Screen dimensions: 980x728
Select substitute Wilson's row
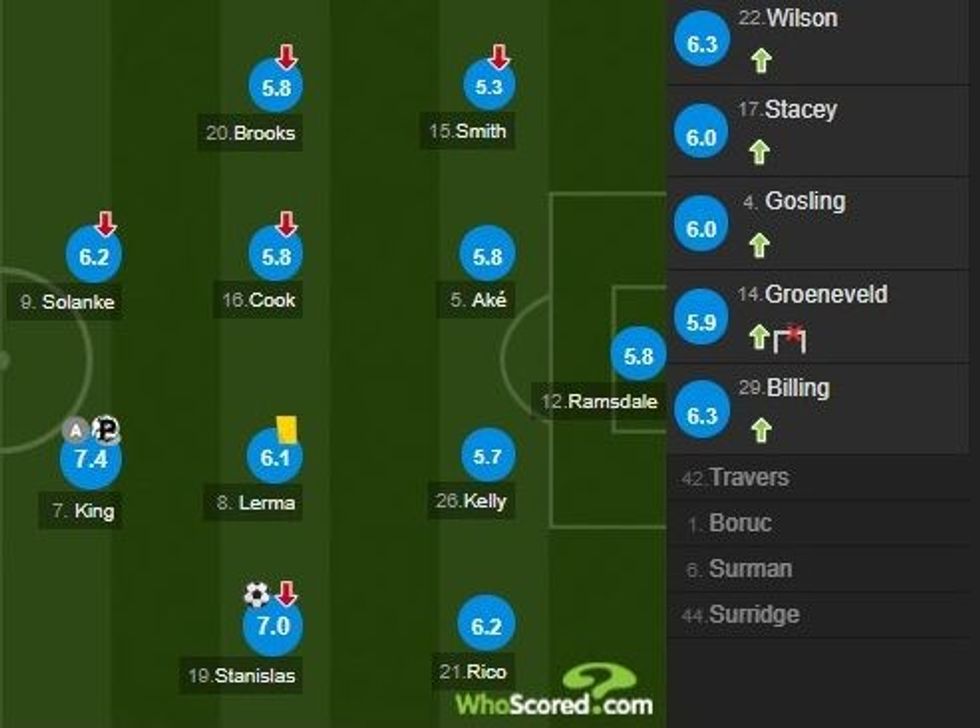tap(820, 40)
